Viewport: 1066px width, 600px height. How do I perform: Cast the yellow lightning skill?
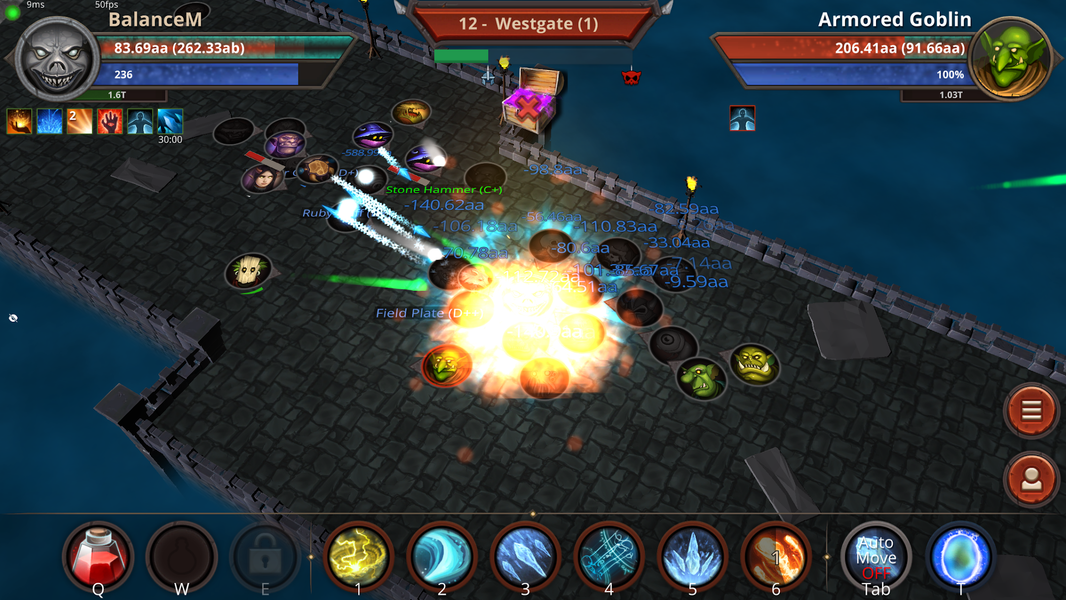coord(358,556)
